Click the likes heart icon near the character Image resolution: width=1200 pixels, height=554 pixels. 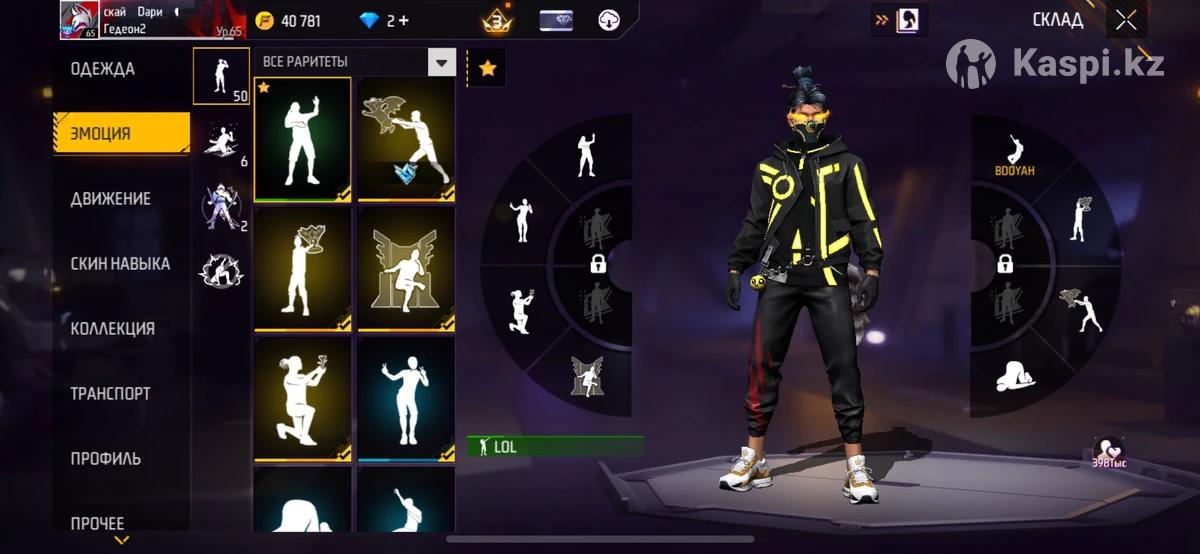(x=1108, y=449)
